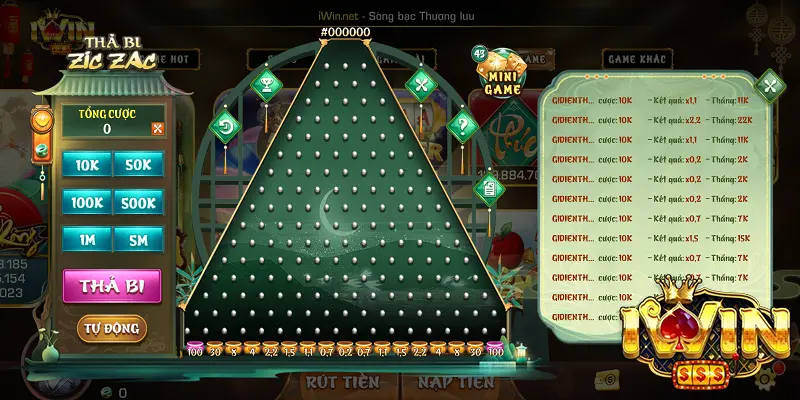The width and height of the screenshot is (800, 400).
Task: Bet with the 1M chip
Action: (87, 240)
